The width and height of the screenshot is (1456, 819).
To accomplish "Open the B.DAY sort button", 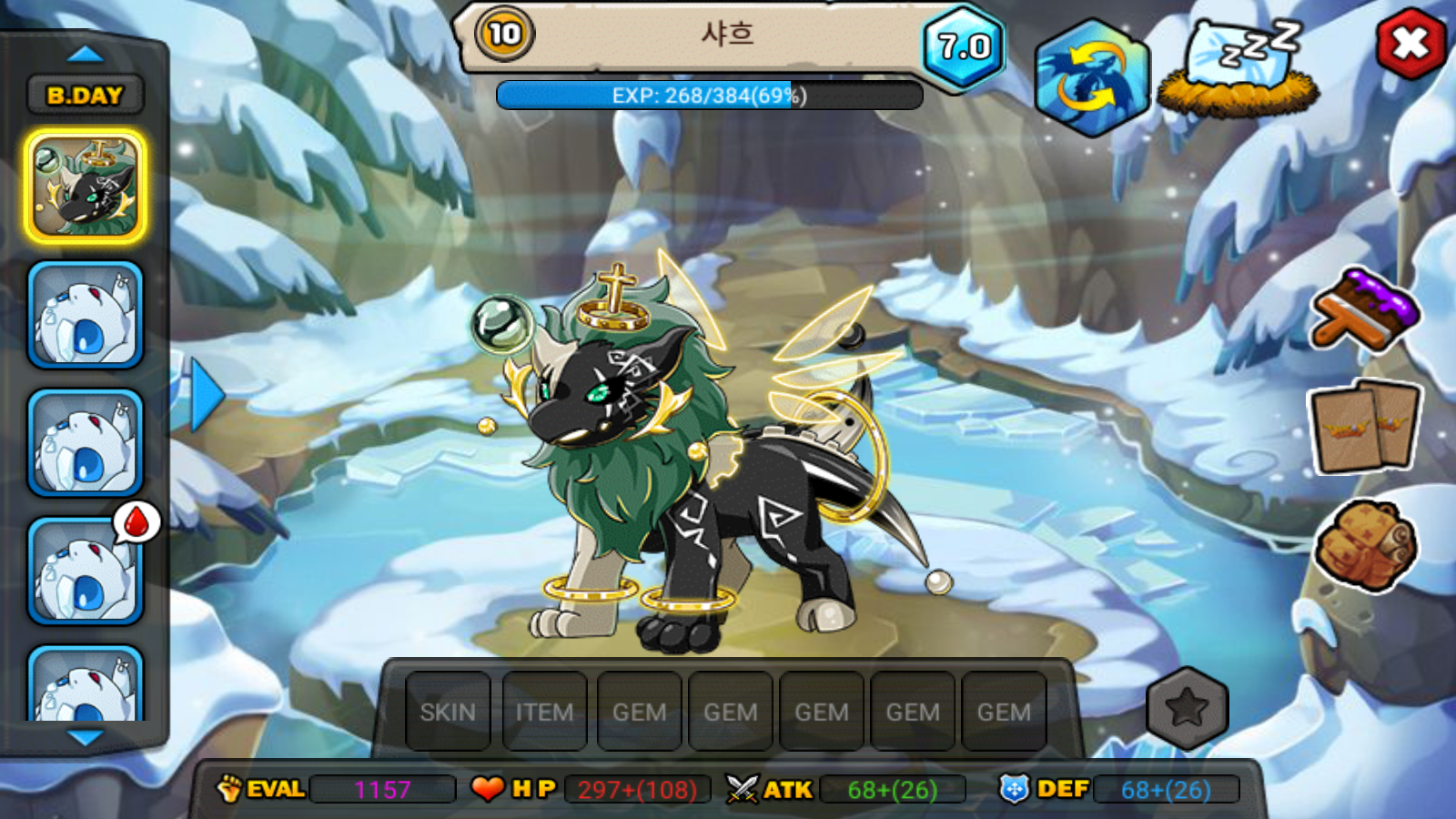I will (x=85, y=95).
